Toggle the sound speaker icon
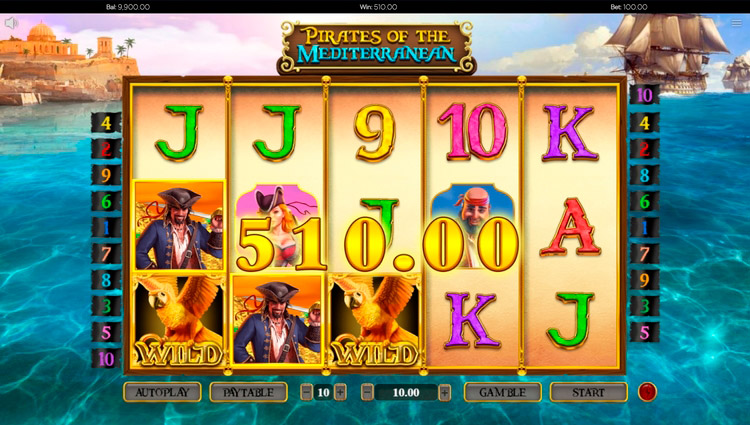The width and height of the screenshot is (750, 425). click(12, 23)
